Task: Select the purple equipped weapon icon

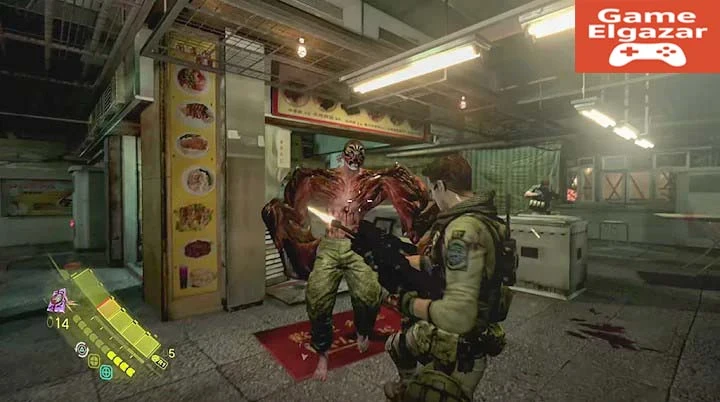Action: pos(58,301)
